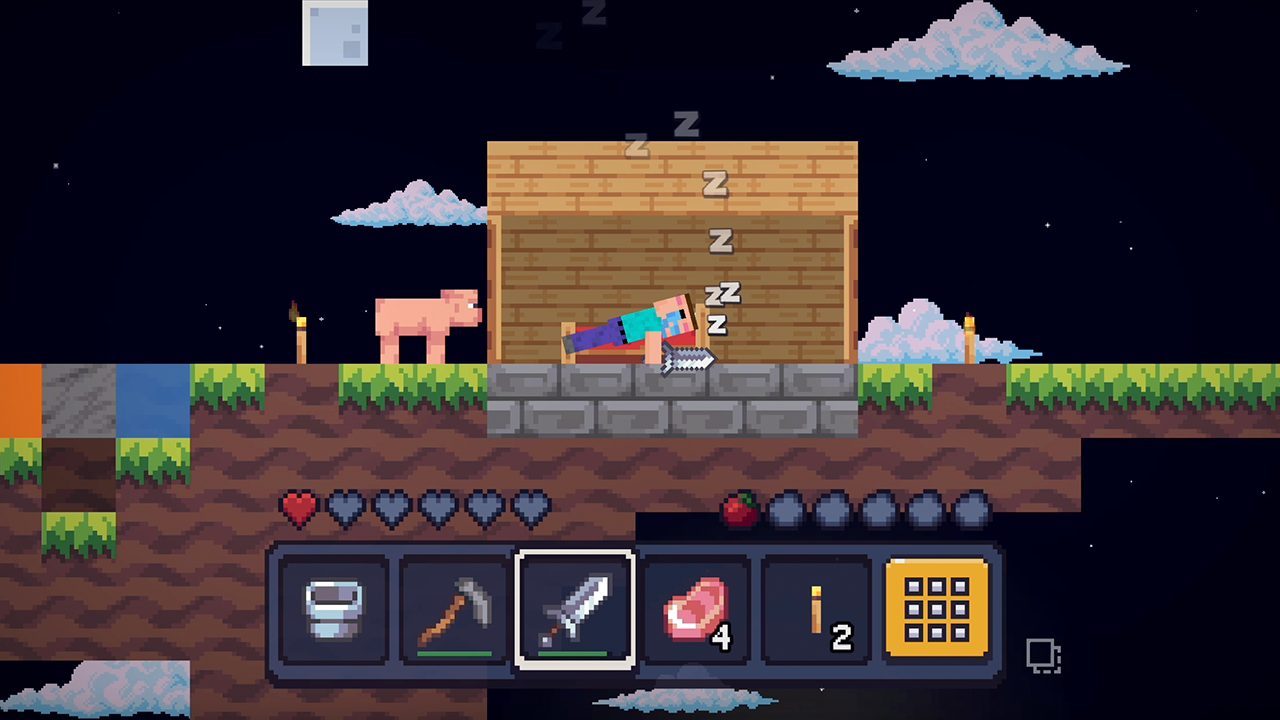Screen dimensions: 1280x720
Task: Click the first empty heart icon
Action: tap(343, 508)
